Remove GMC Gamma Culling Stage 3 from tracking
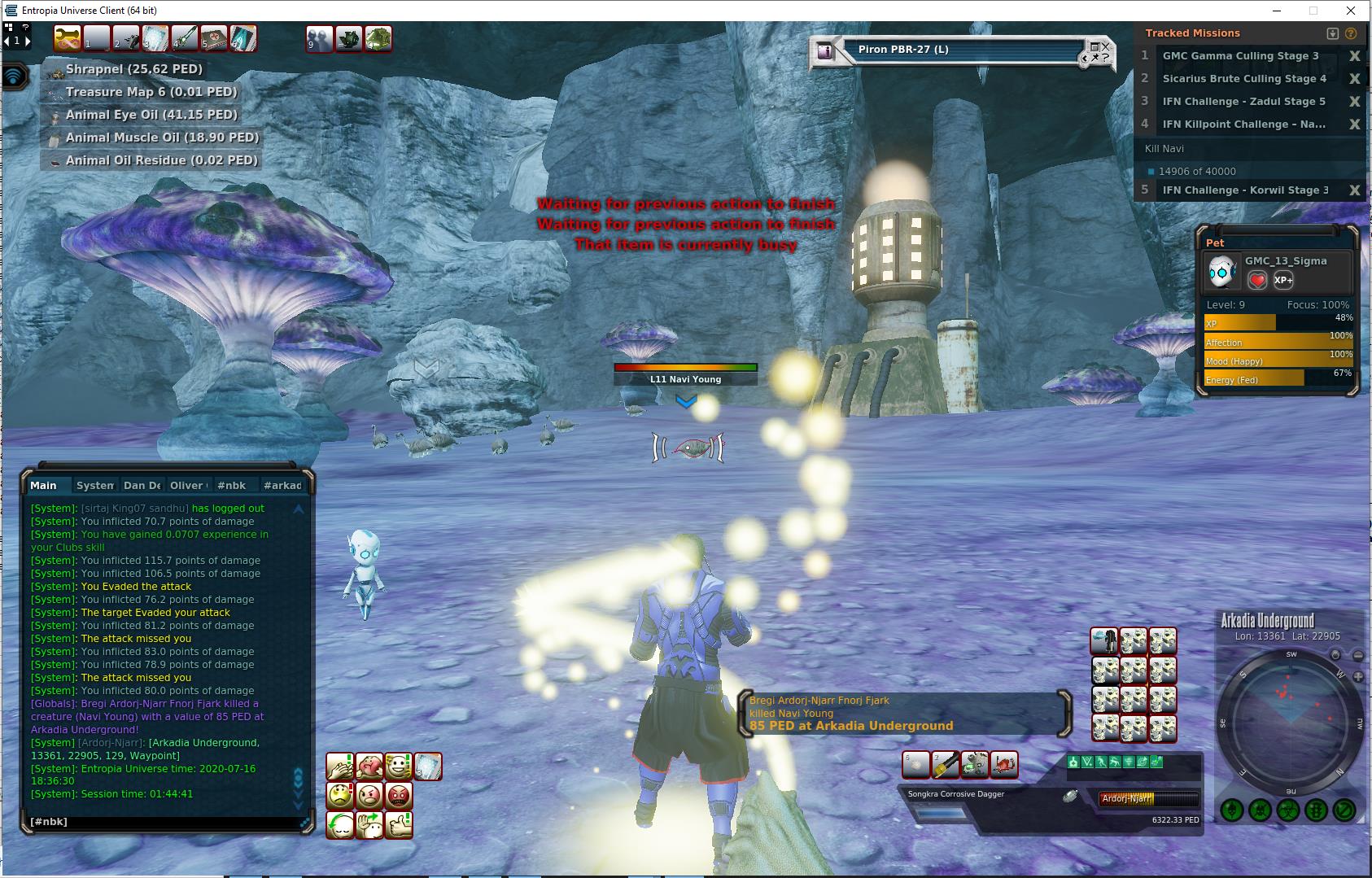Viewport: 1372px width, 878px height. (x=1354, y=56)
